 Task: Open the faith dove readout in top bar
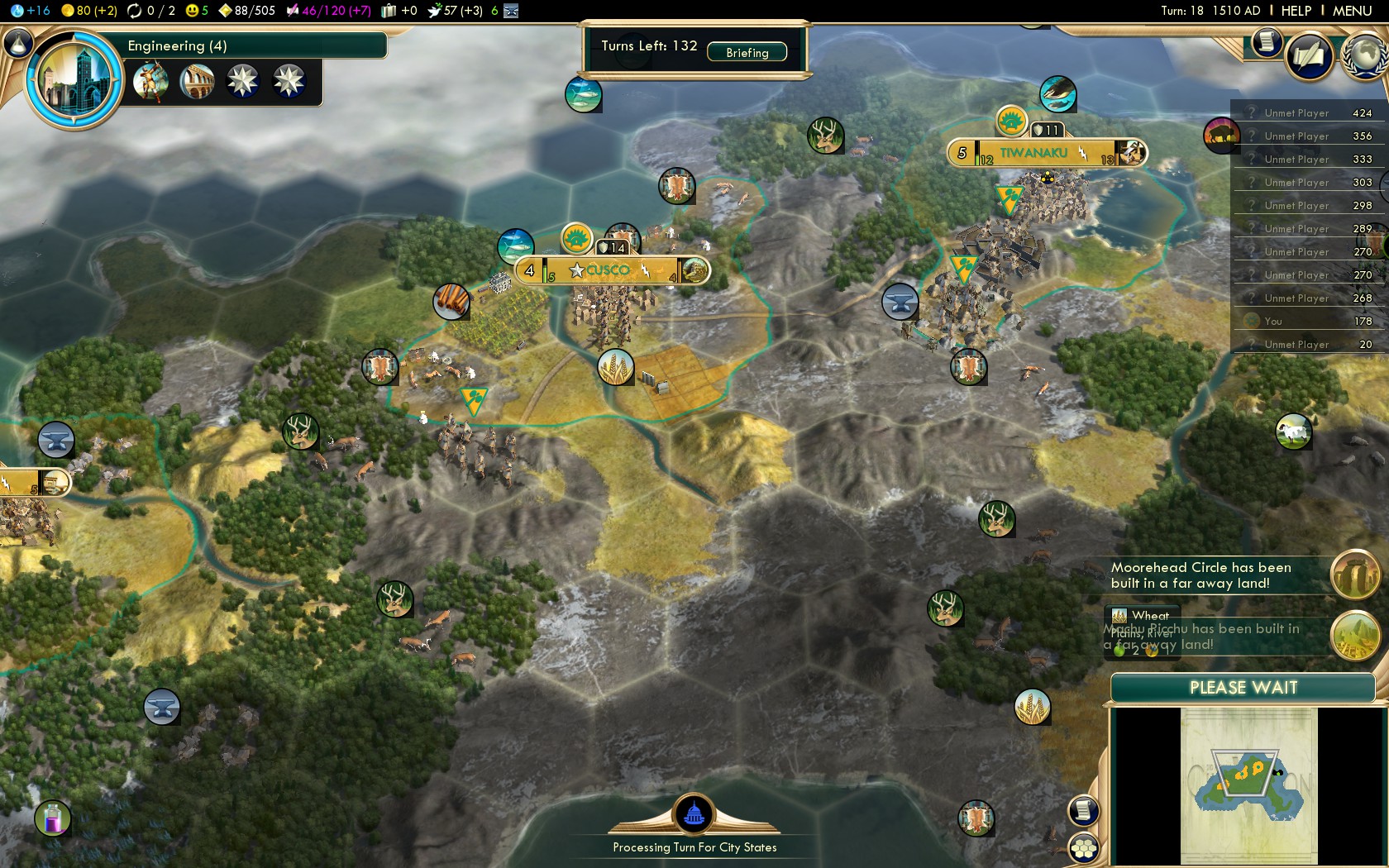(455, 11)
